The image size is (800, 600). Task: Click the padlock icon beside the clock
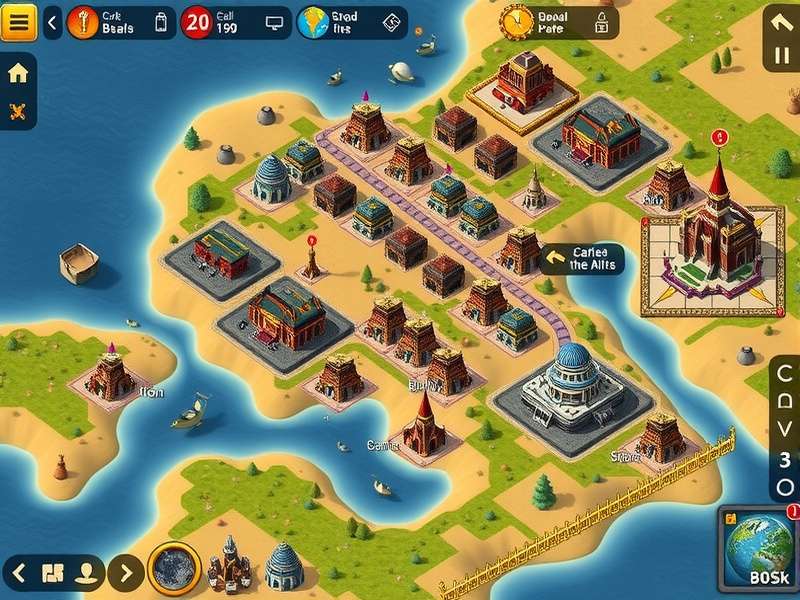(x=602, y=21)
